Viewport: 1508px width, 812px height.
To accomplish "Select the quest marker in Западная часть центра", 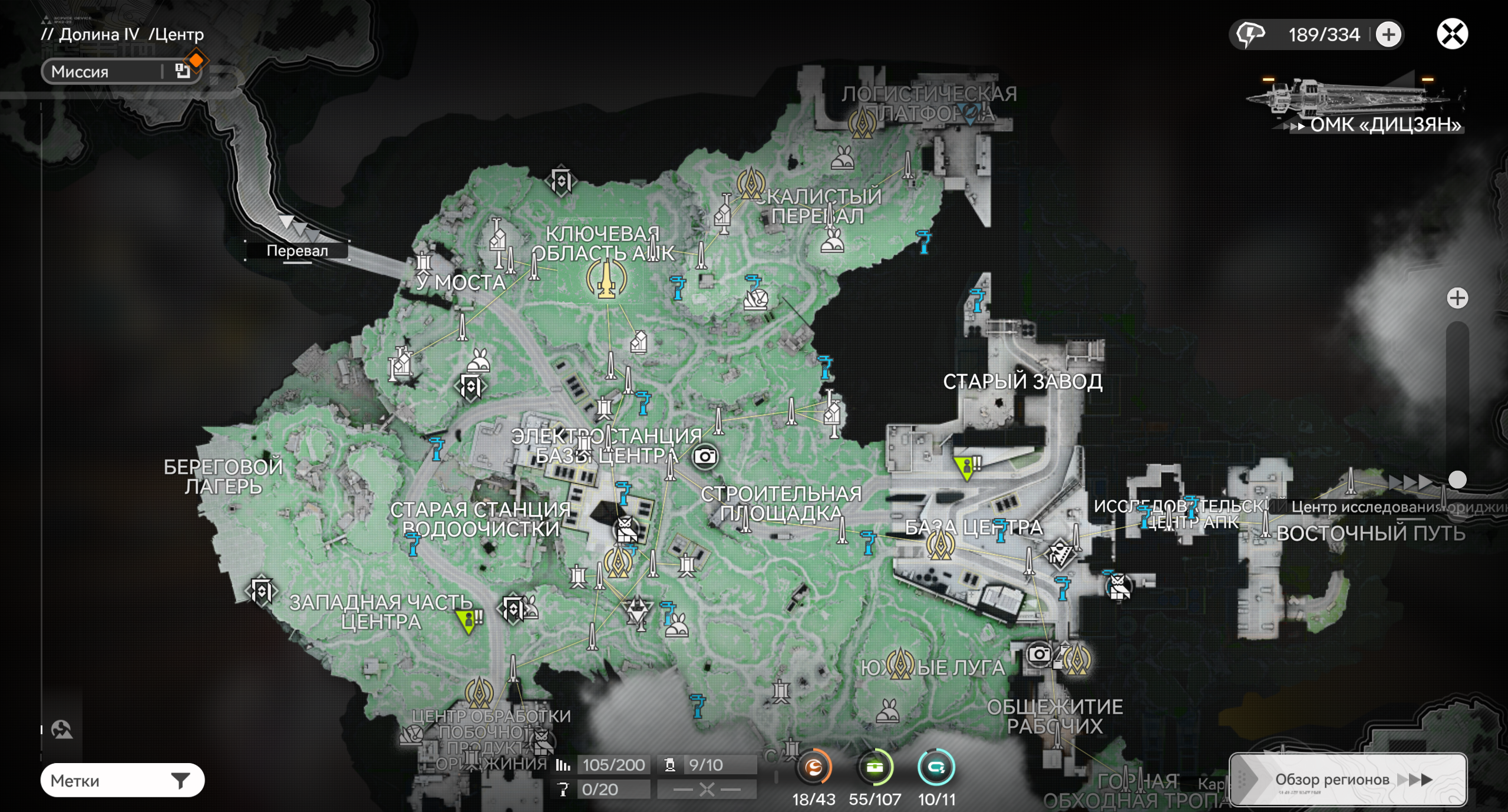I will pyautogui.click(x=468, y=620).
